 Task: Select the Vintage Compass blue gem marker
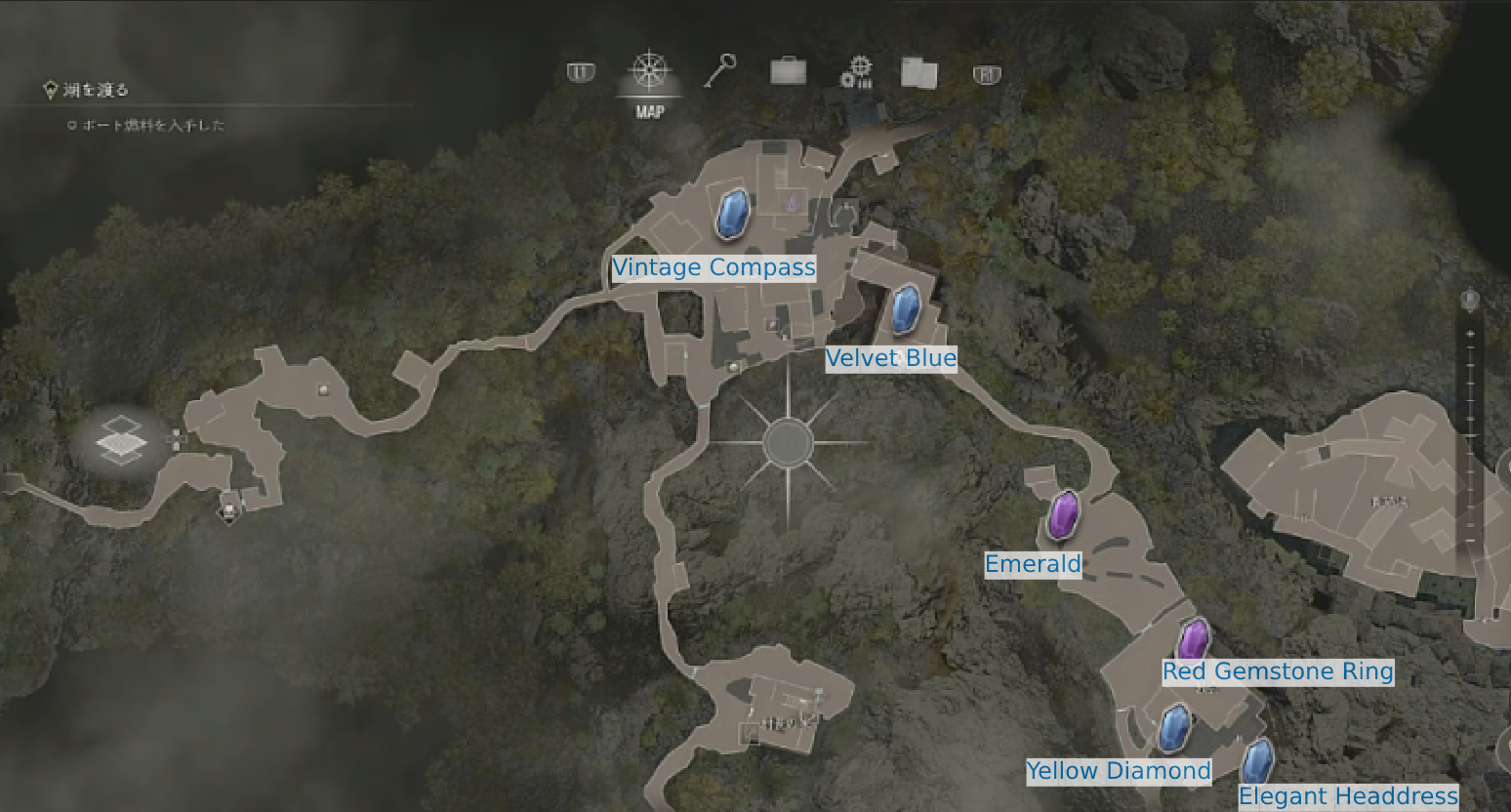pyautogui.click(x=730, y=216)
